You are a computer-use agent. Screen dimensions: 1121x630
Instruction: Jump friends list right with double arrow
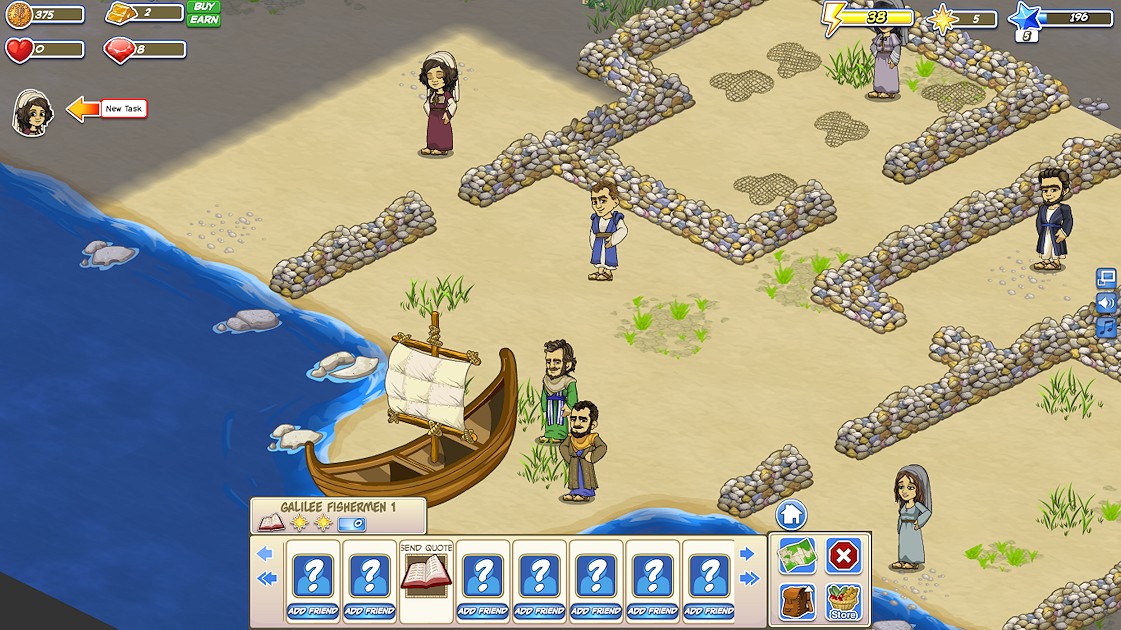point(748,579)
